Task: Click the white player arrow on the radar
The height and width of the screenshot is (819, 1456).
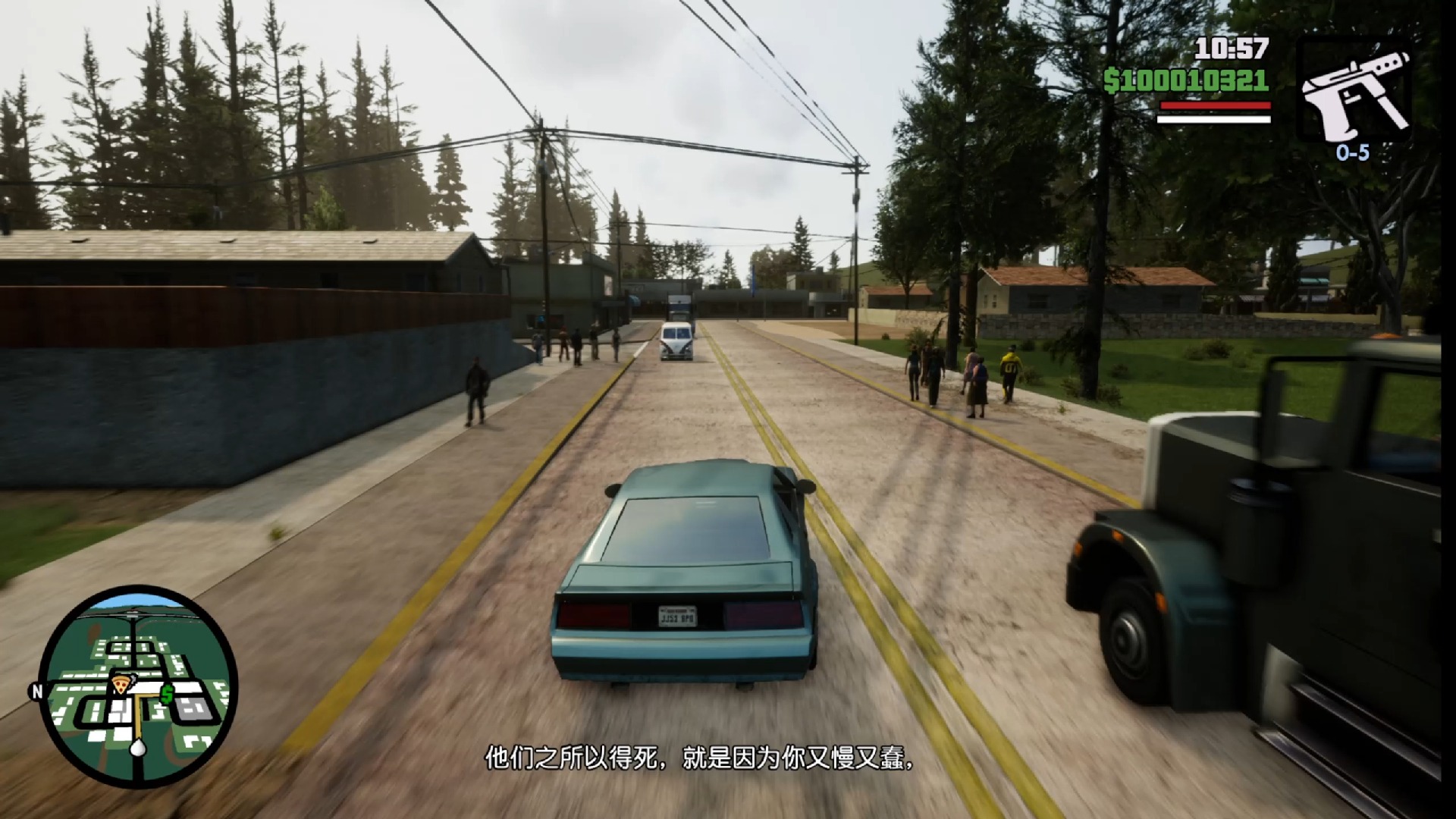Action: click(x=137, y=748)
